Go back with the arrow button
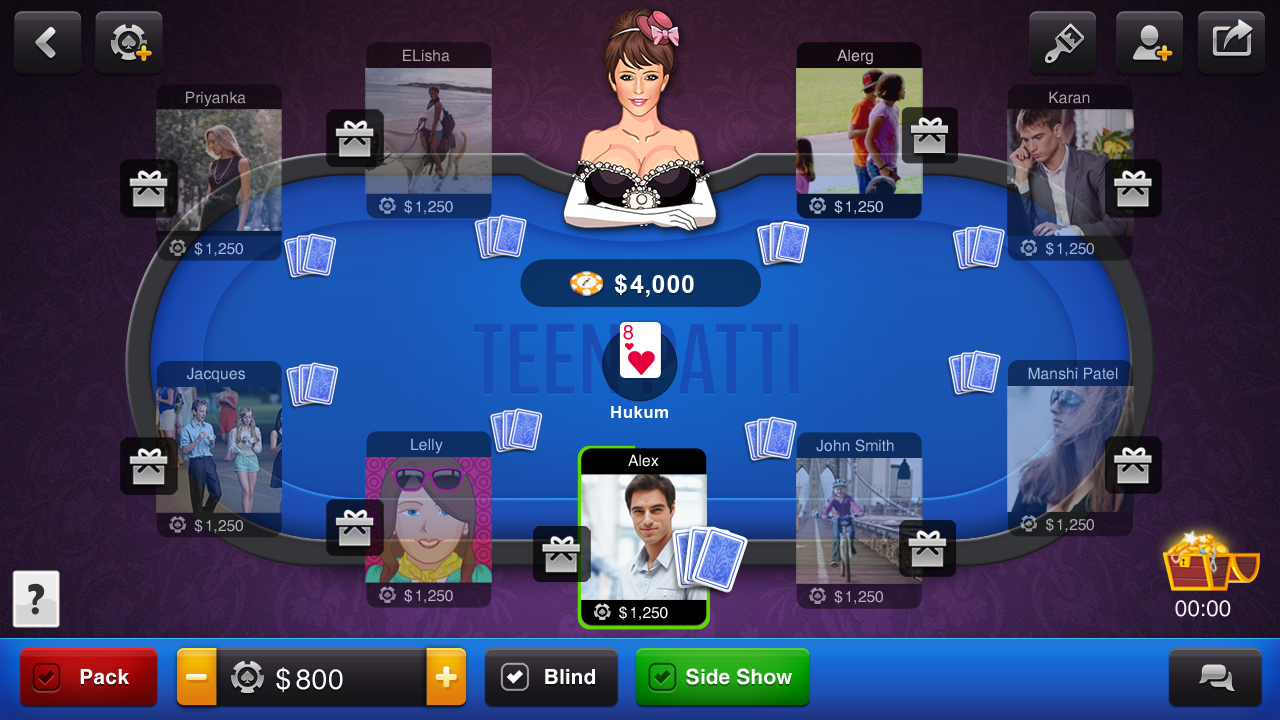 point(47,42)
